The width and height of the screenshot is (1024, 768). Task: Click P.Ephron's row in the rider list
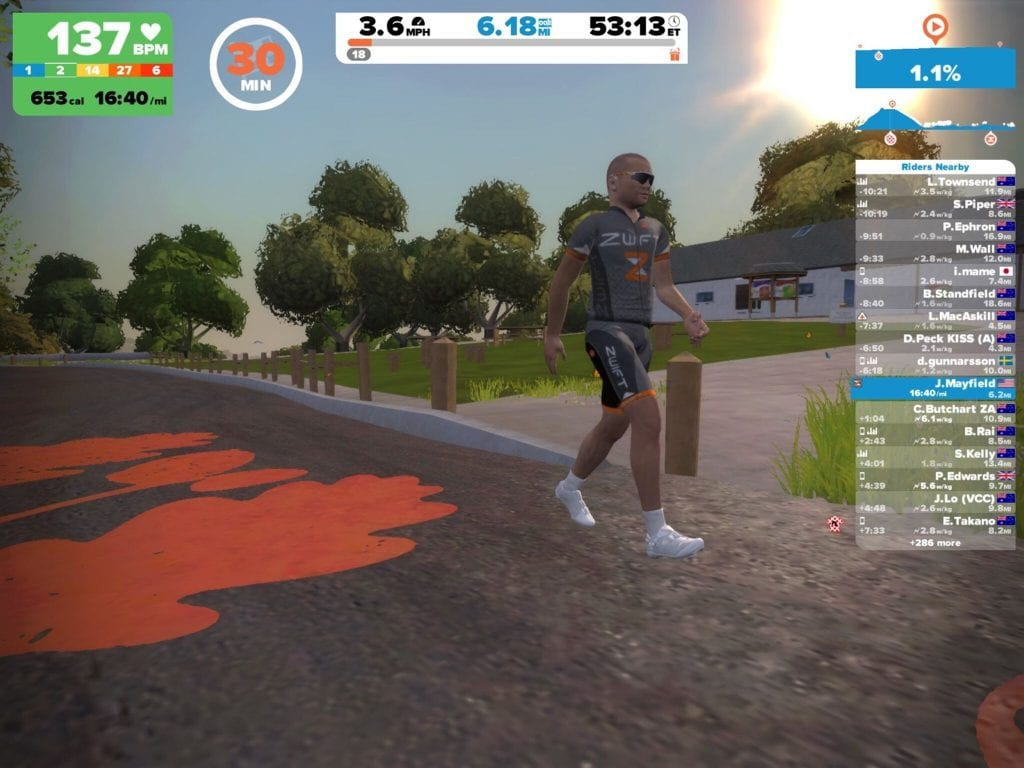[x=935, y=231]
